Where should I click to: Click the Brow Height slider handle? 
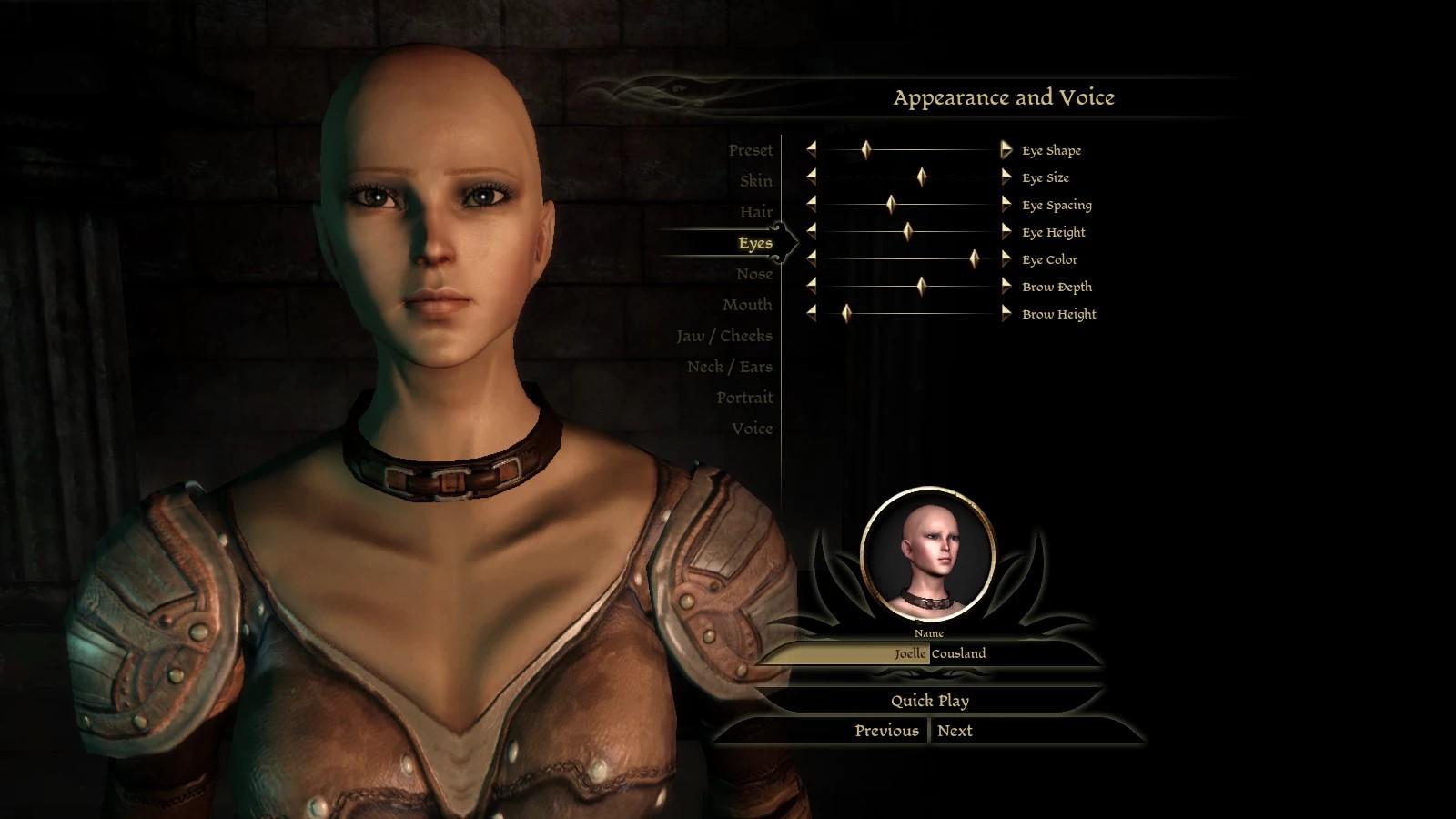coord(846,313)
